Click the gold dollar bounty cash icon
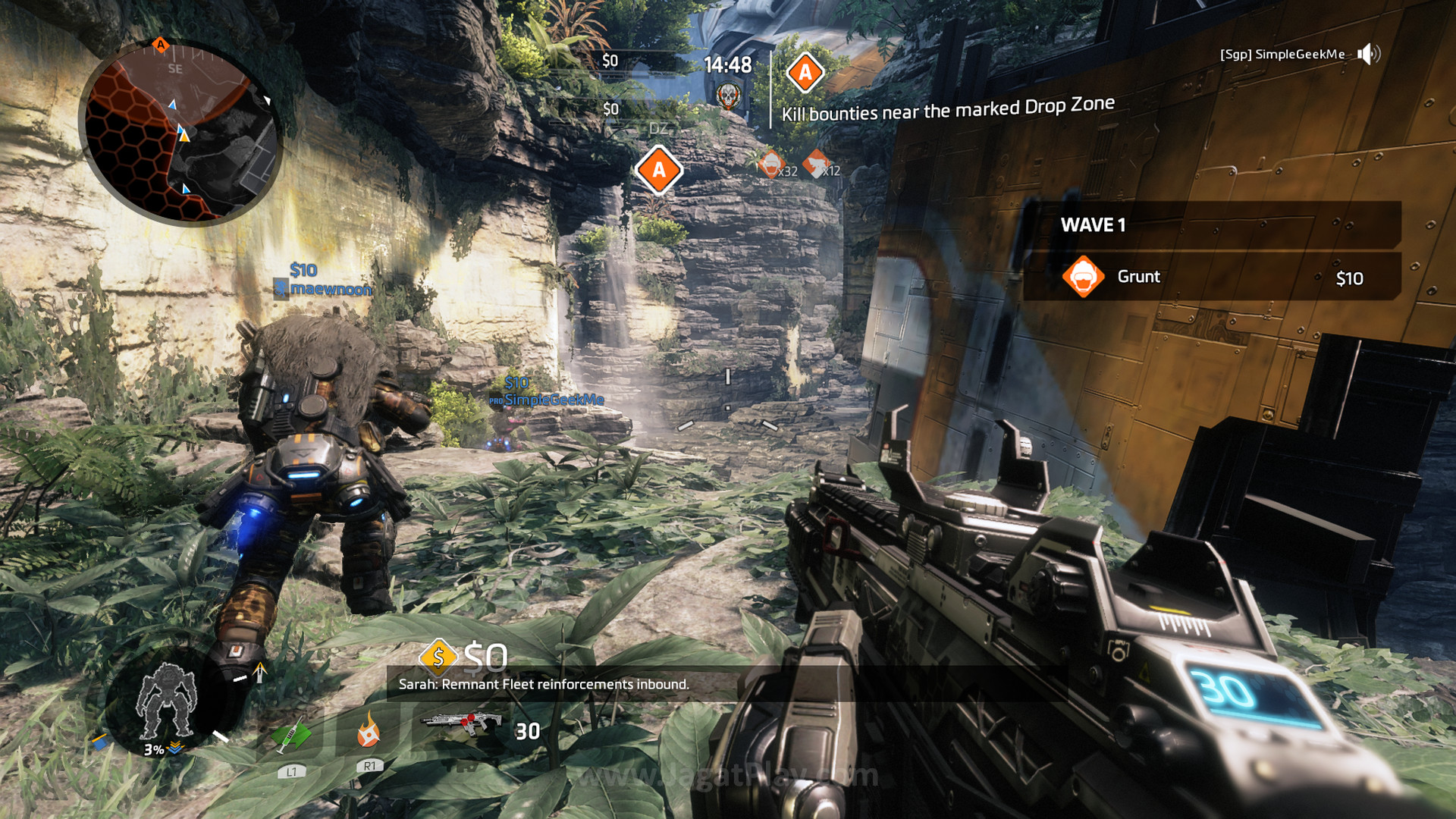1456x819 pixels. click(438, 657)
